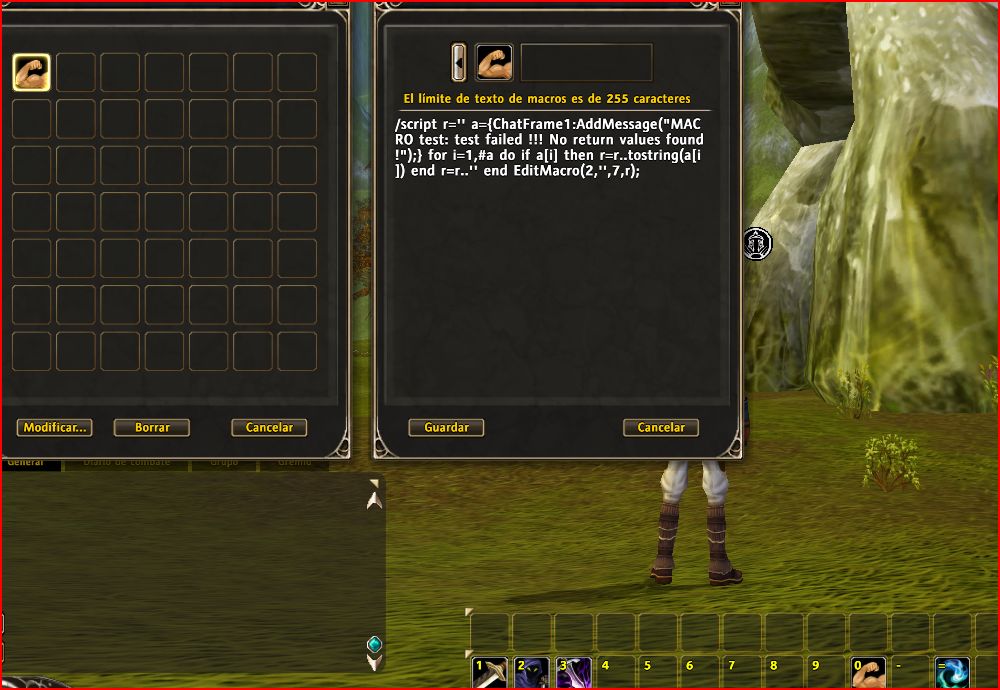This screenshot has height=690, width=1000.
Task: Select the flexed arm macro in the macro list
Action: pos(31,72)
